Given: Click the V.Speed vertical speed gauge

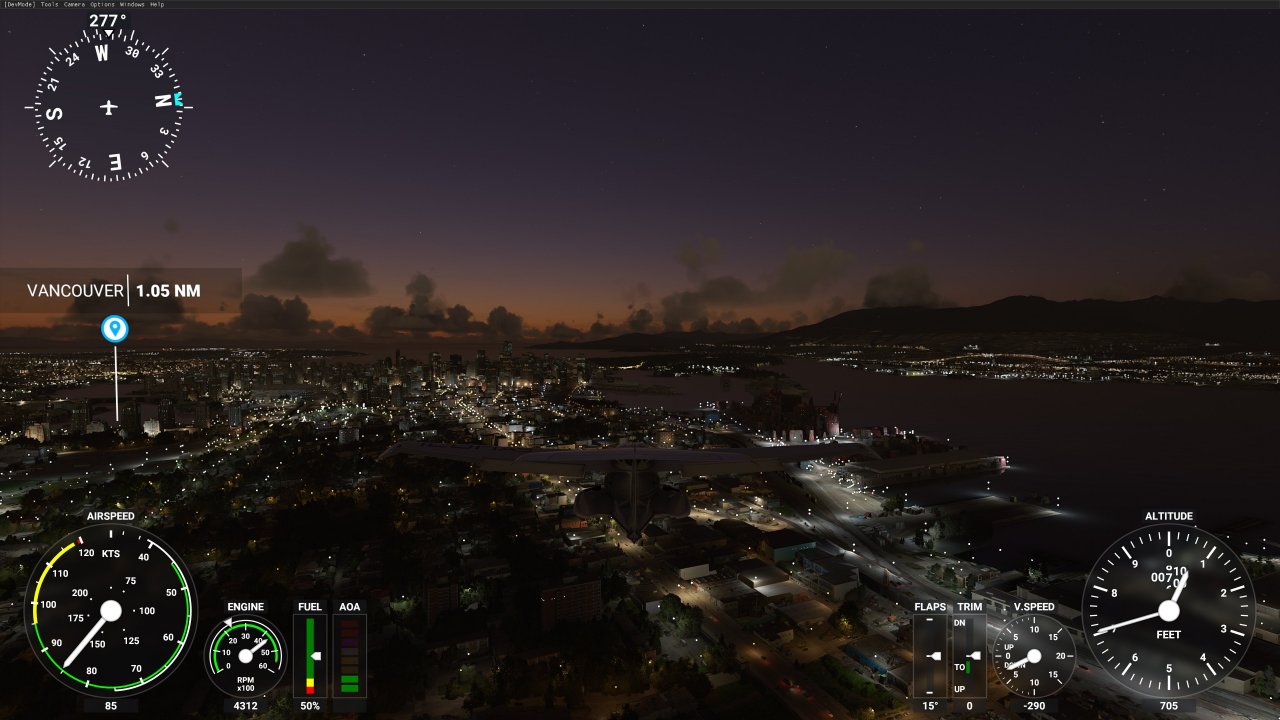Looking at the screenshot, I should pos(1032,657).
